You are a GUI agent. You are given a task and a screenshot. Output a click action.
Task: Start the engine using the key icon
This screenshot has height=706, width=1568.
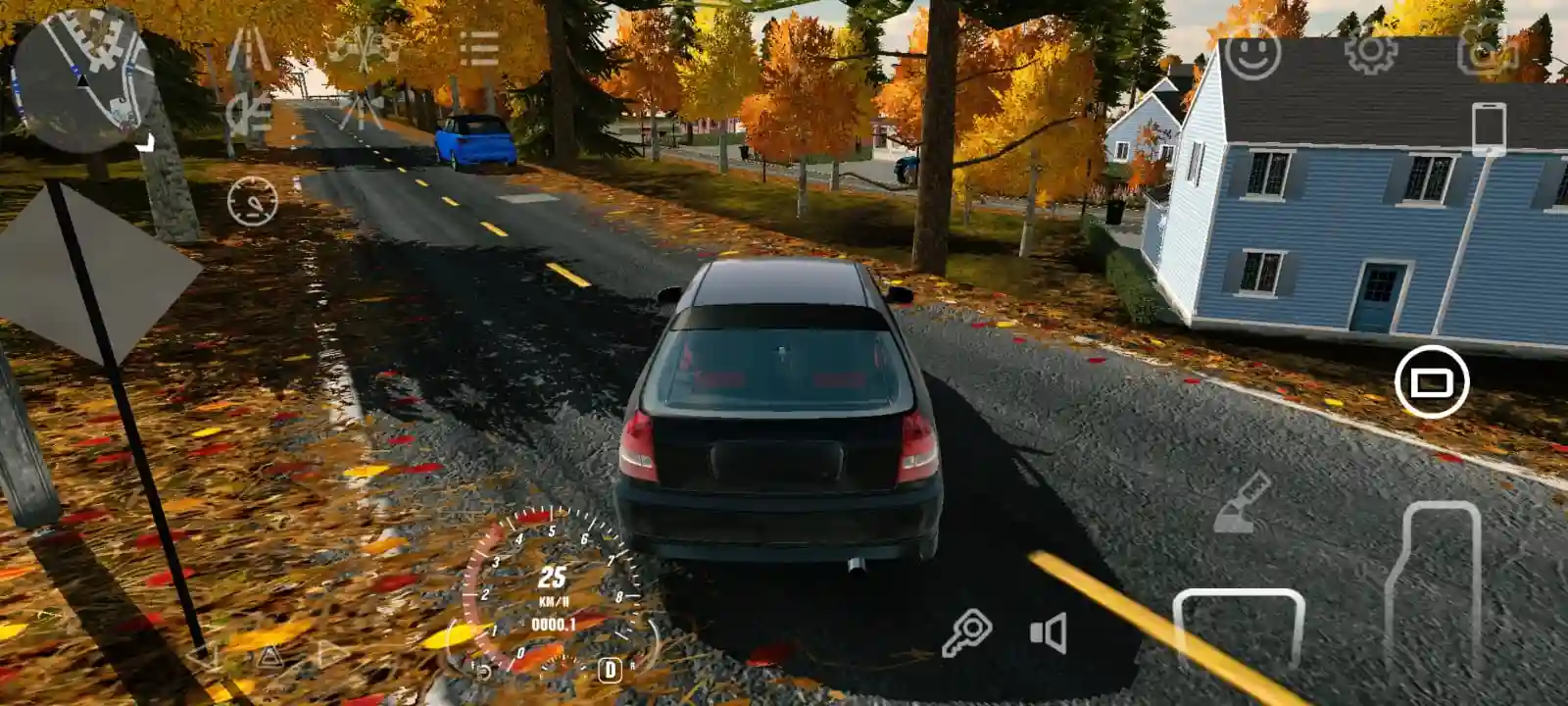(968, 631)
